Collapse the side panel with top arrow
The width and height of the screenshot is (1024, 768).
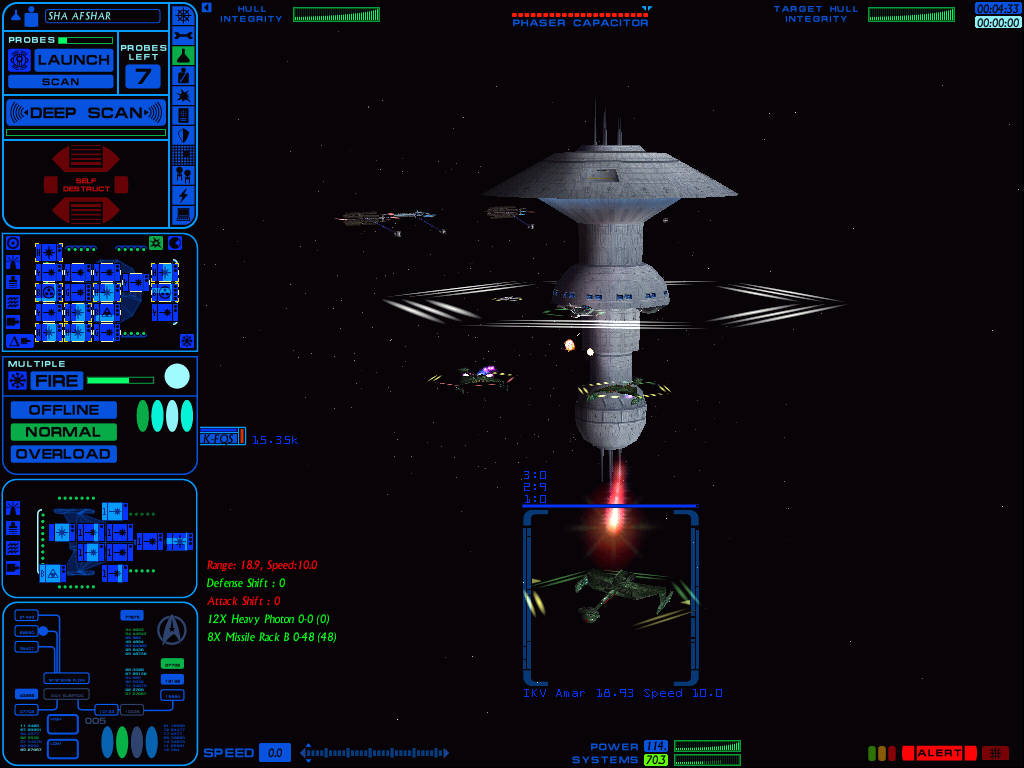tap(206, 7)
